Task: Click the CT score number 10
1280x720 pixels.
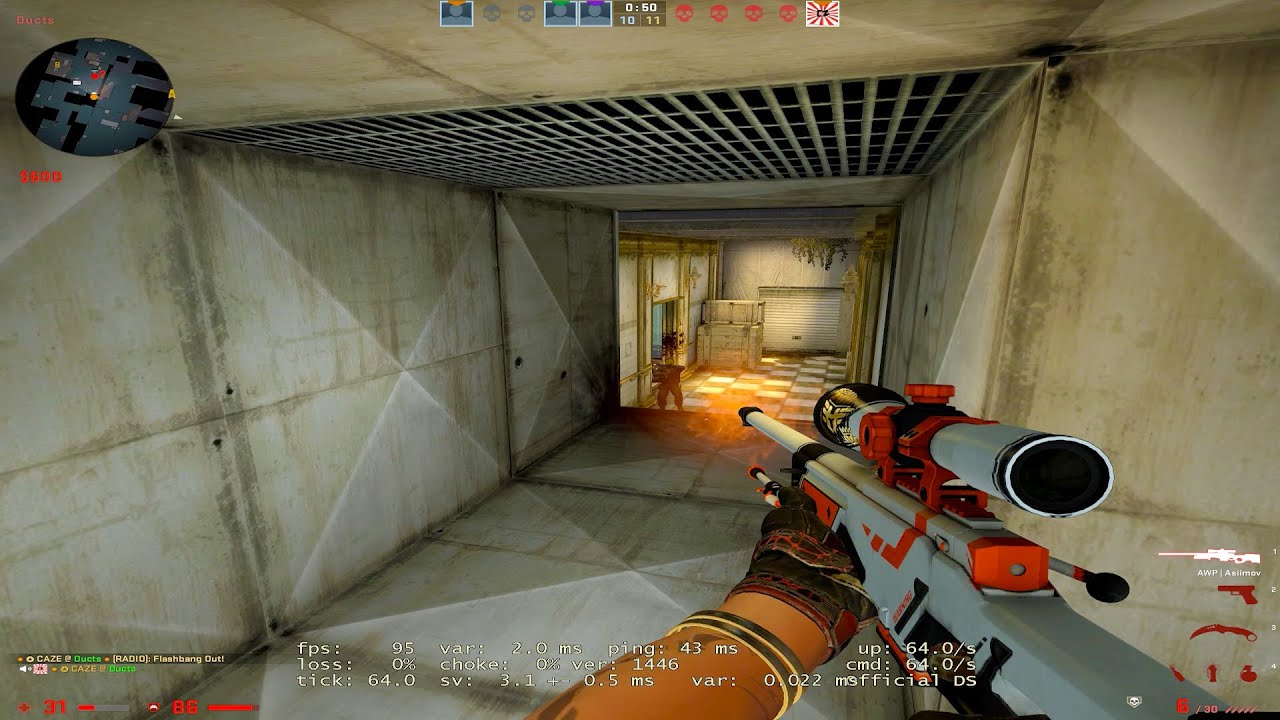Action: click(x=627, y=21)
